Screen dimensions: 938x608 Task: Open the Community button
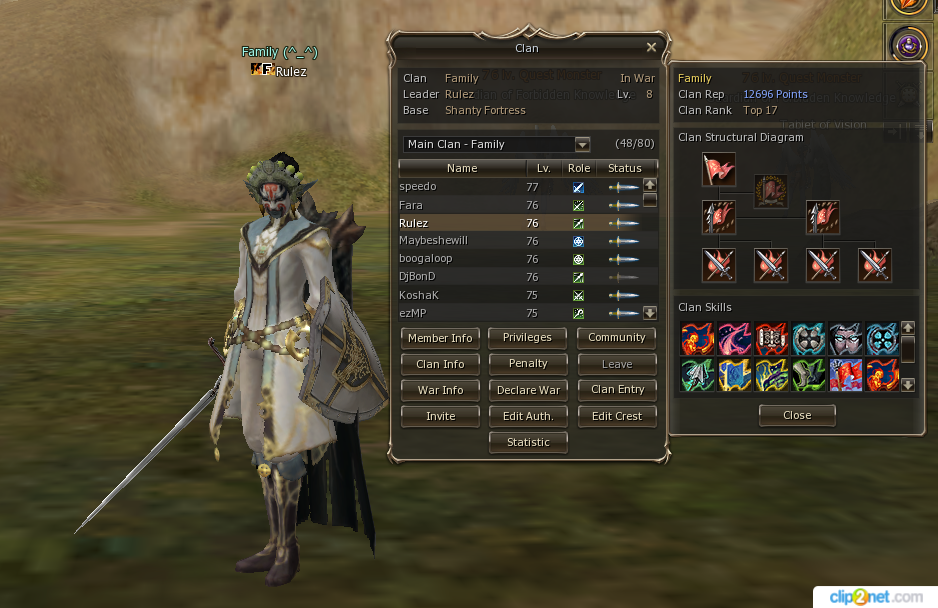pos(616,338)
